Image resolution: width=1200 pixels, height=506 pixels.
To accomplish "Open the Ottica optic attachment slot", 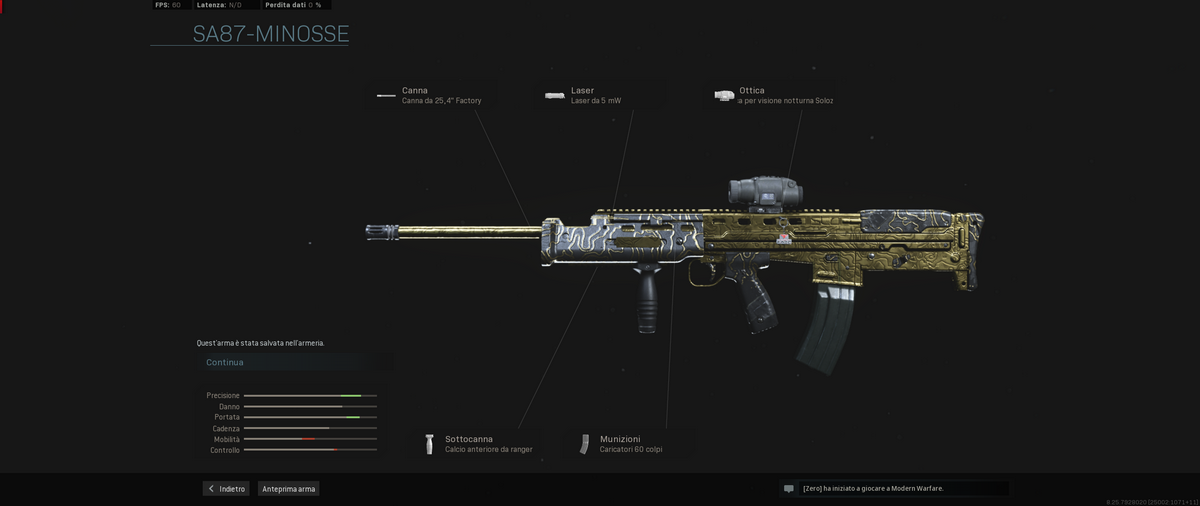I will (x=774, y=95).
